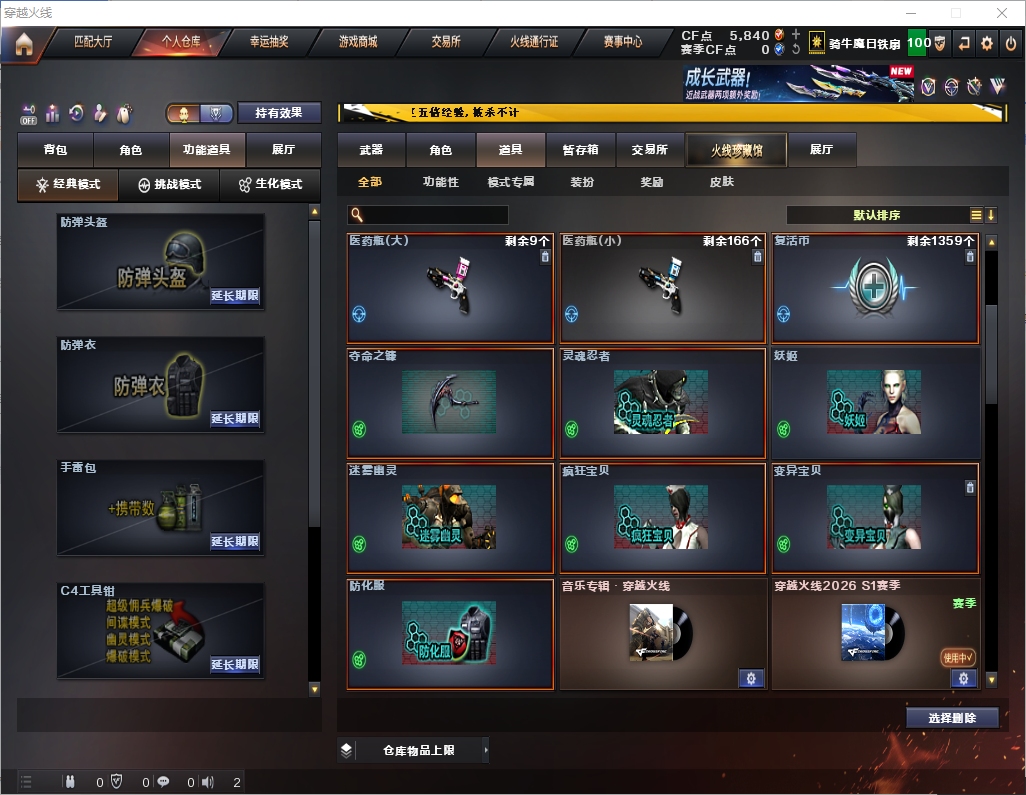Screen dimensions: 1026x795
Task: Open the 匹配大厅 lobby tab
Action: [93, 43]
